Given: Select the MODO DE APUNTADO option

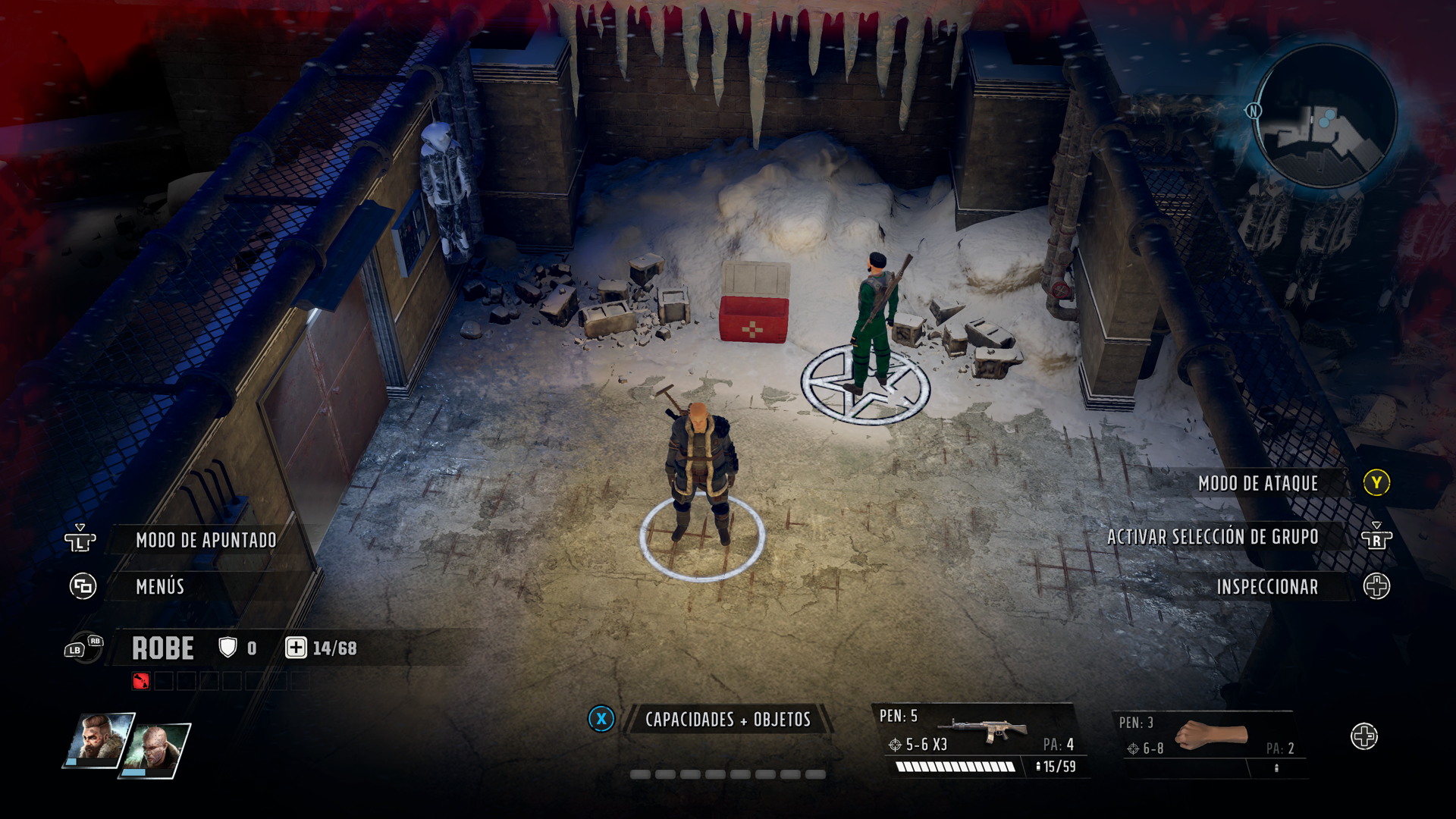Looking at the screenshot, I should (x=206, y=540).
